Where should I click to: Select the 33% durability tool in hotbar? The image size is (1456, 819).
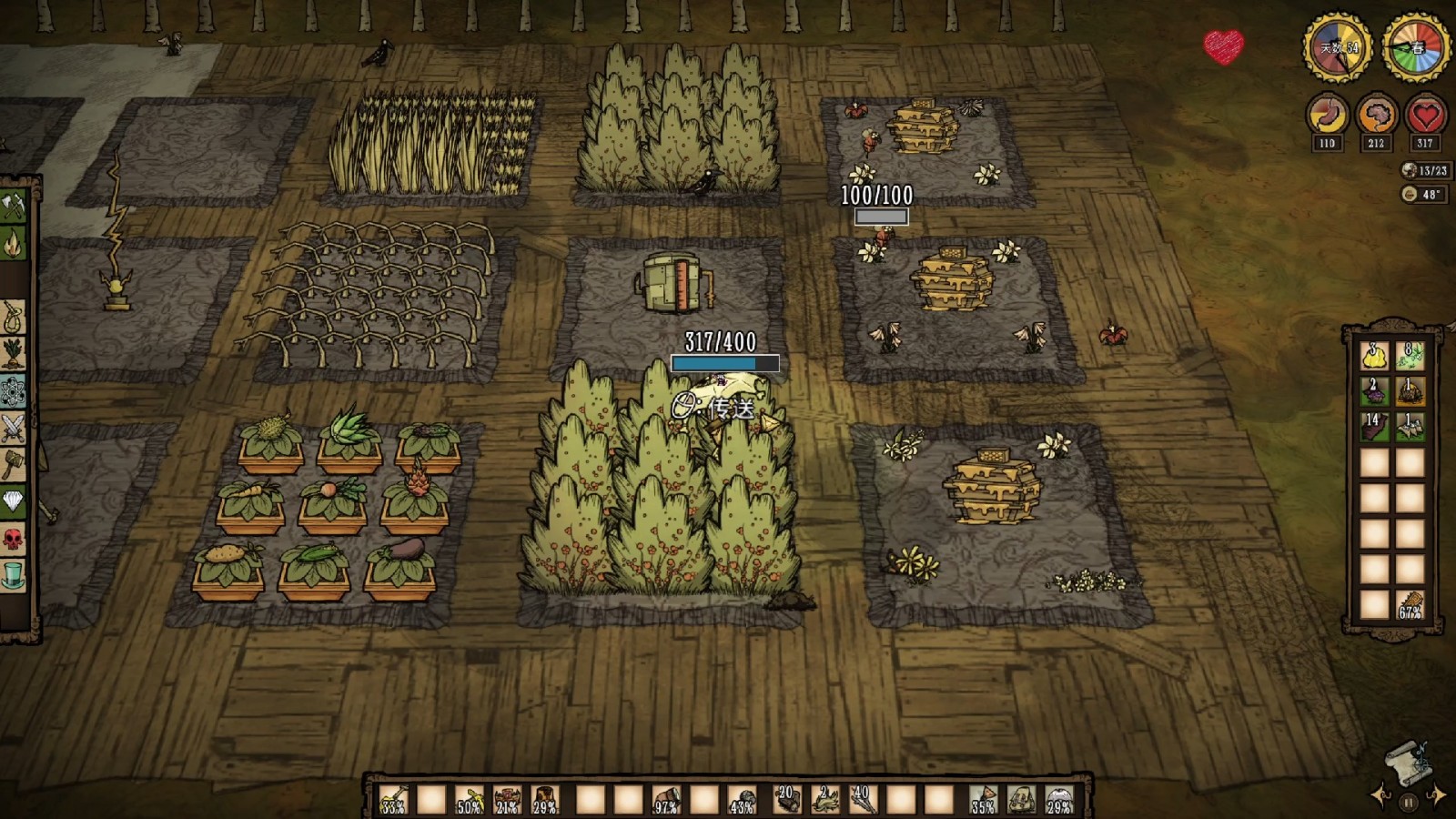coord(393,800)
